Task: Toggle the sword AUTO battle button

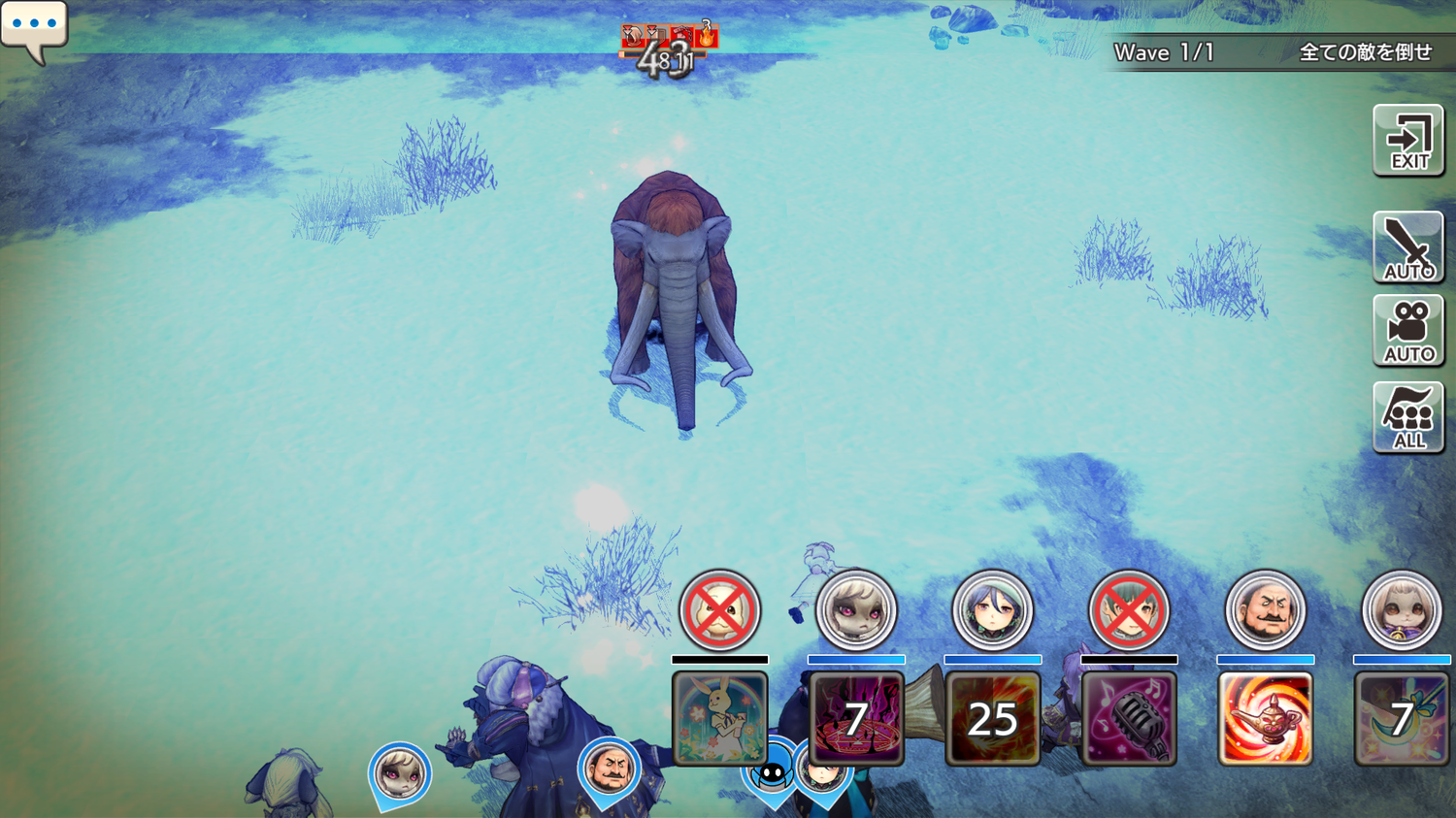Action: click(1408, 247)
